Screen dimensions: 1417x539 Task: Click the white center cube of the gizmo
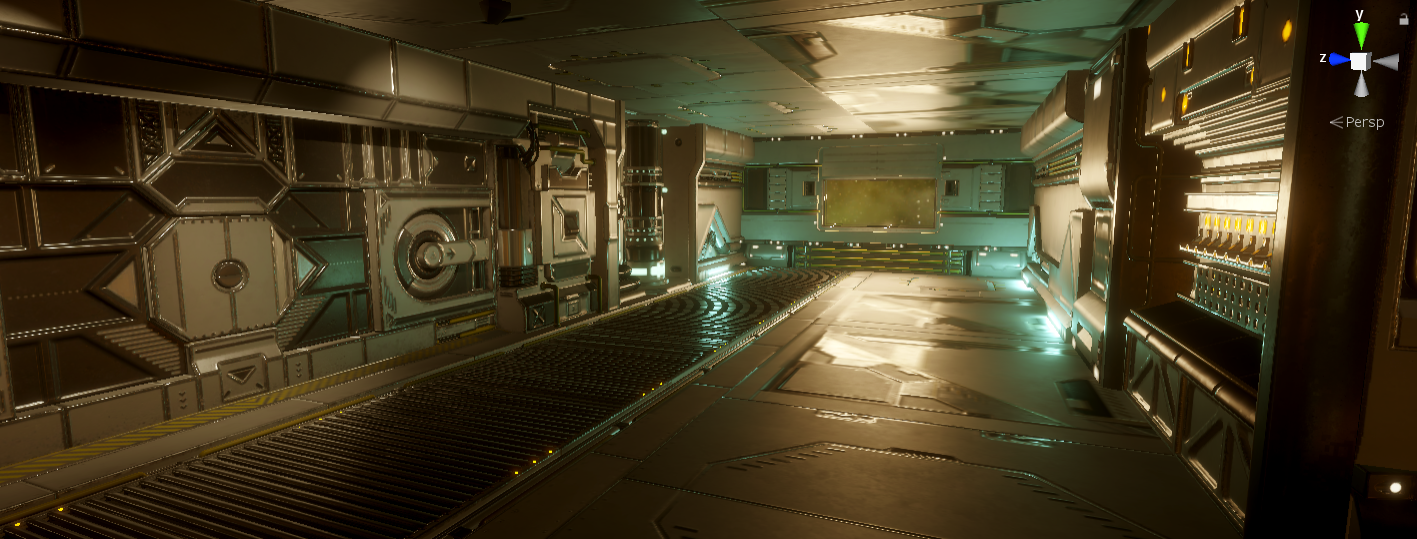[x=1360, y=61]
